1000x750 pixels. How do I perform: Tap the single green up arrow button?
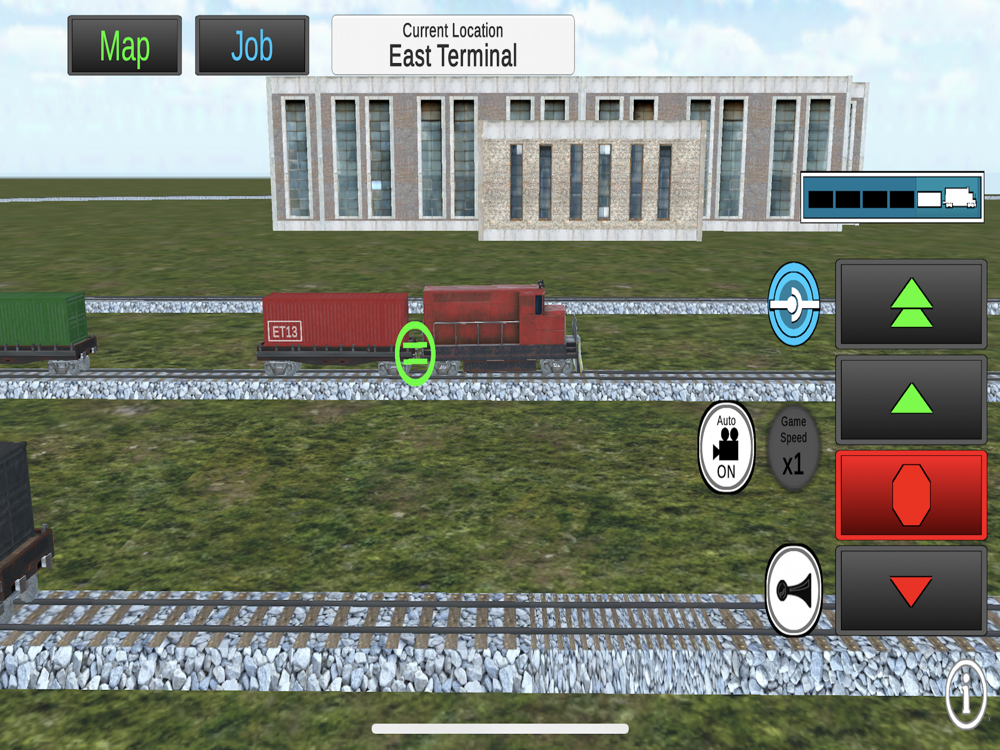pos(911,400)
